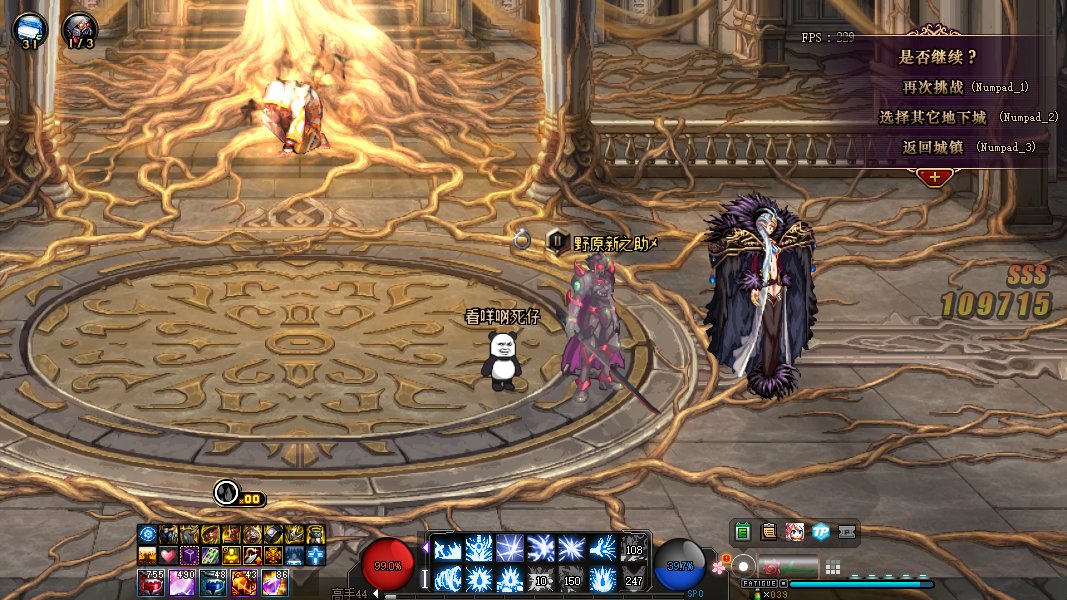The height and width of the screenshot is (600, 1067).
Task: Click the pink heart buff icon
Action: pyautogui.click(x=169, y=555)
